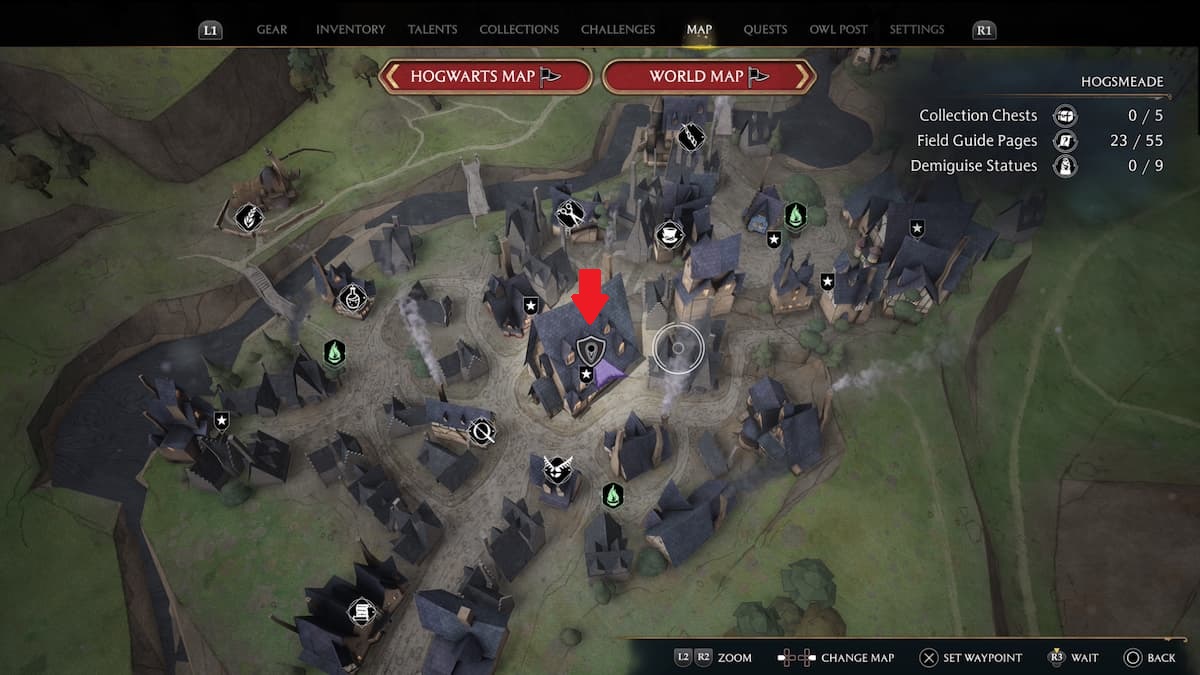The image size is (1200, 675).
Task: Check the Owl Post tab
Action: pyautogui.click(x=838, y=30)
